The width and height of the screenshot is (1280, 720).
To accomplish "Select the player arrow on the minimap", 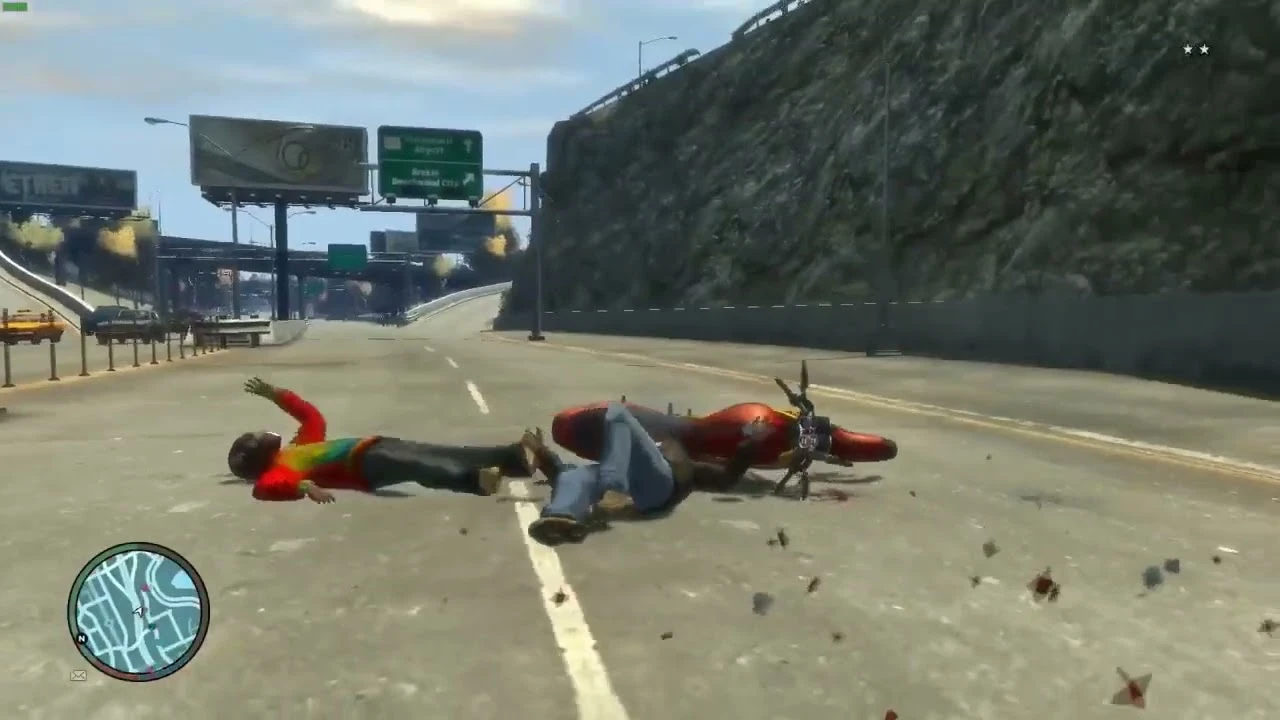I will coord(138,610).
